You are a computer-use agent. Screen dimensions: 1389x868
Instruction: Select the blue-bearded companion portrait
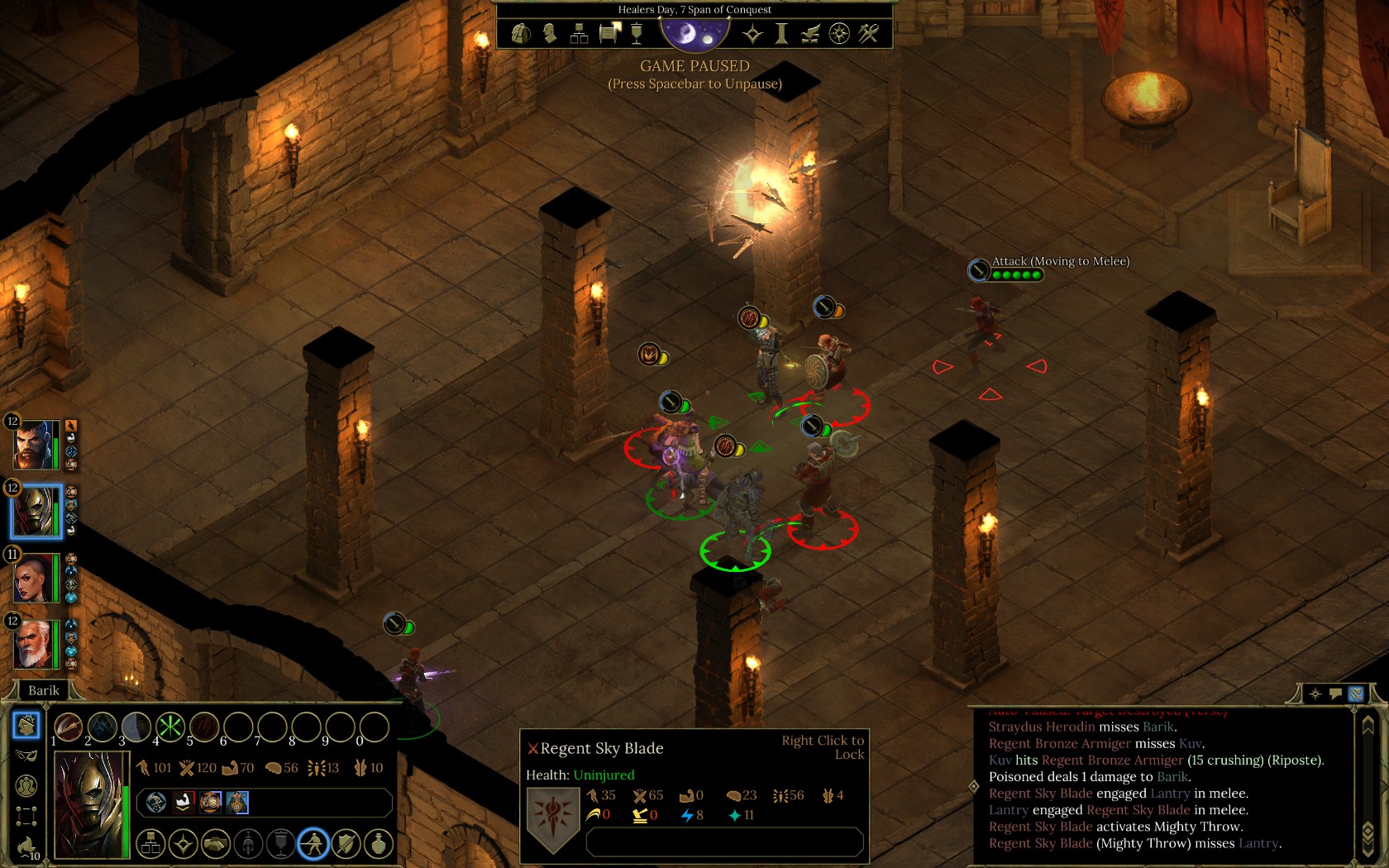tap(36, 445)
